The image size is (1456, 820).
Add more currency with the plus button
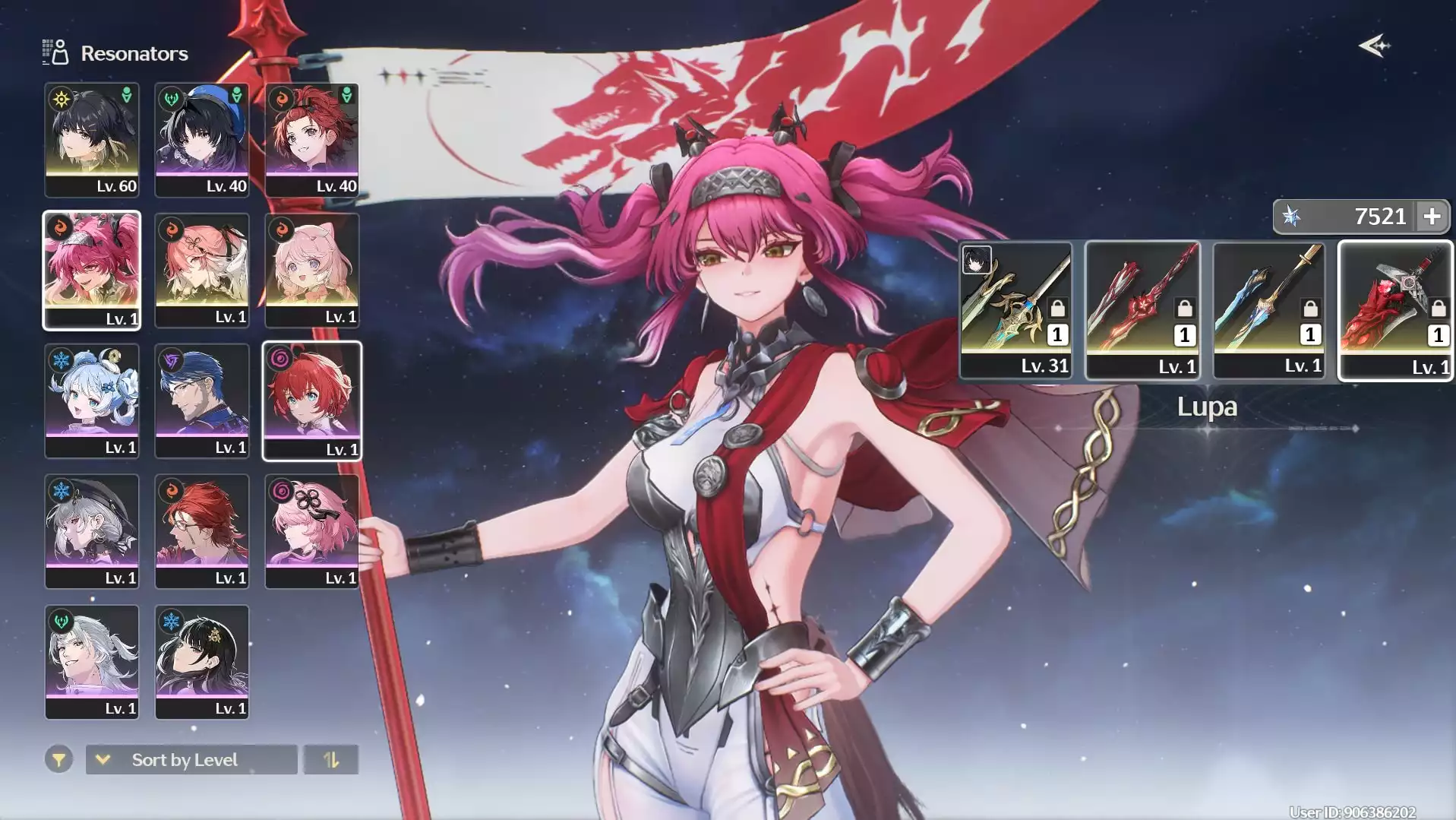(1432, 217)
